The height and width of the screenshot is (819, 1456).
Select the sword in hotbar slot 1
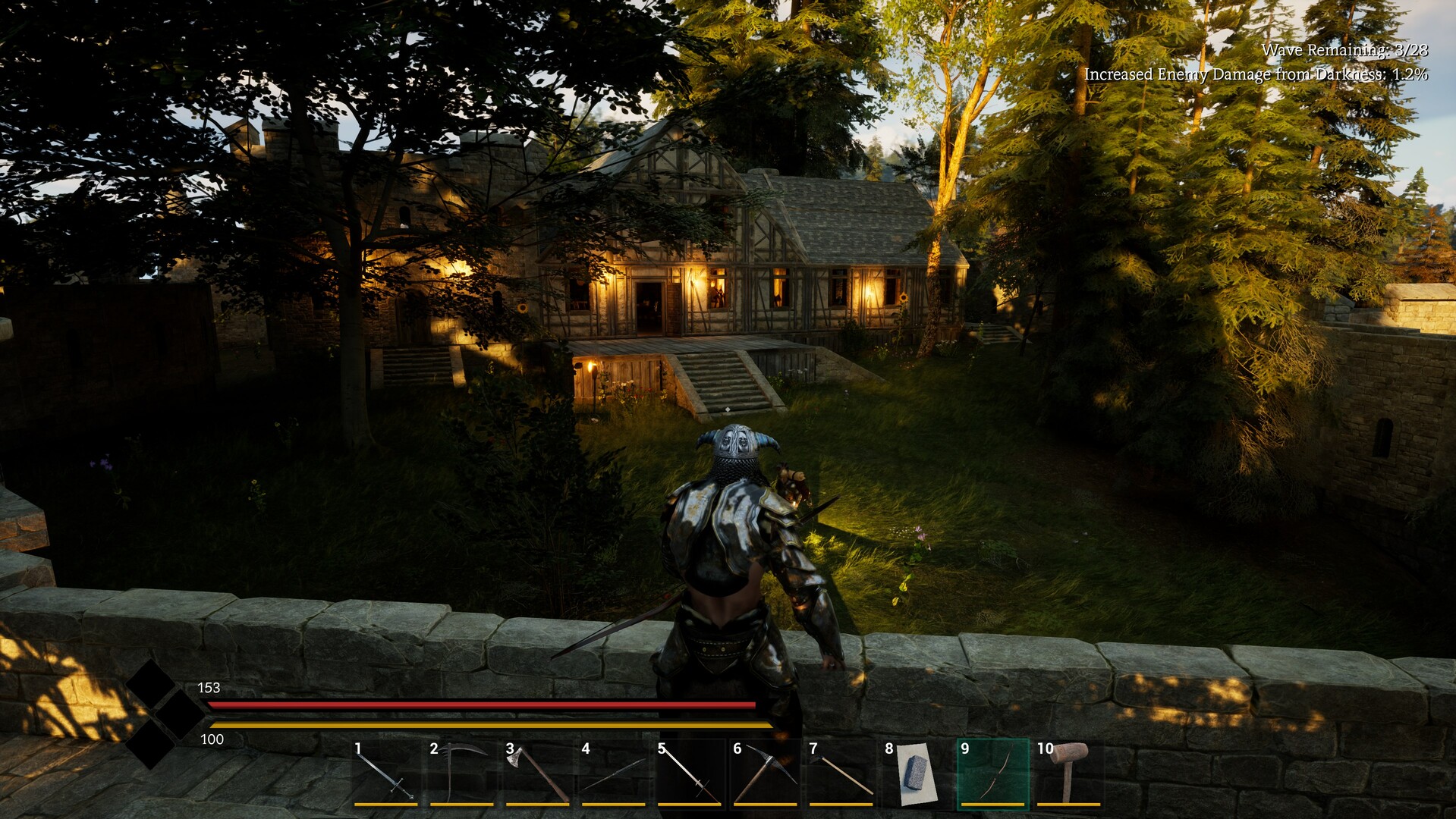pyautogui.click(x=385, y=773)
